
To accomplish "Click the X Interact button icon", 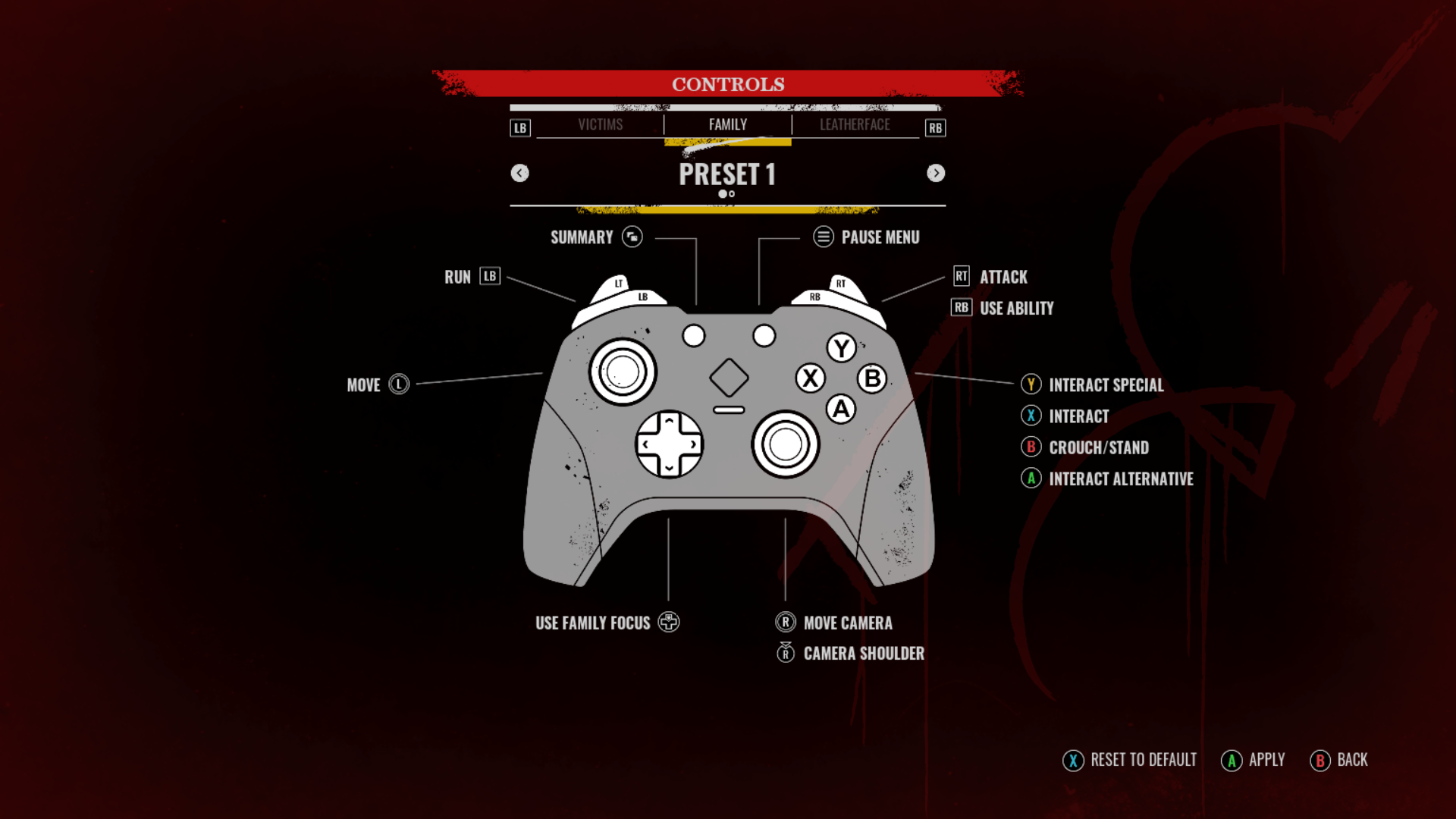I will click(x=1031, y=416).
